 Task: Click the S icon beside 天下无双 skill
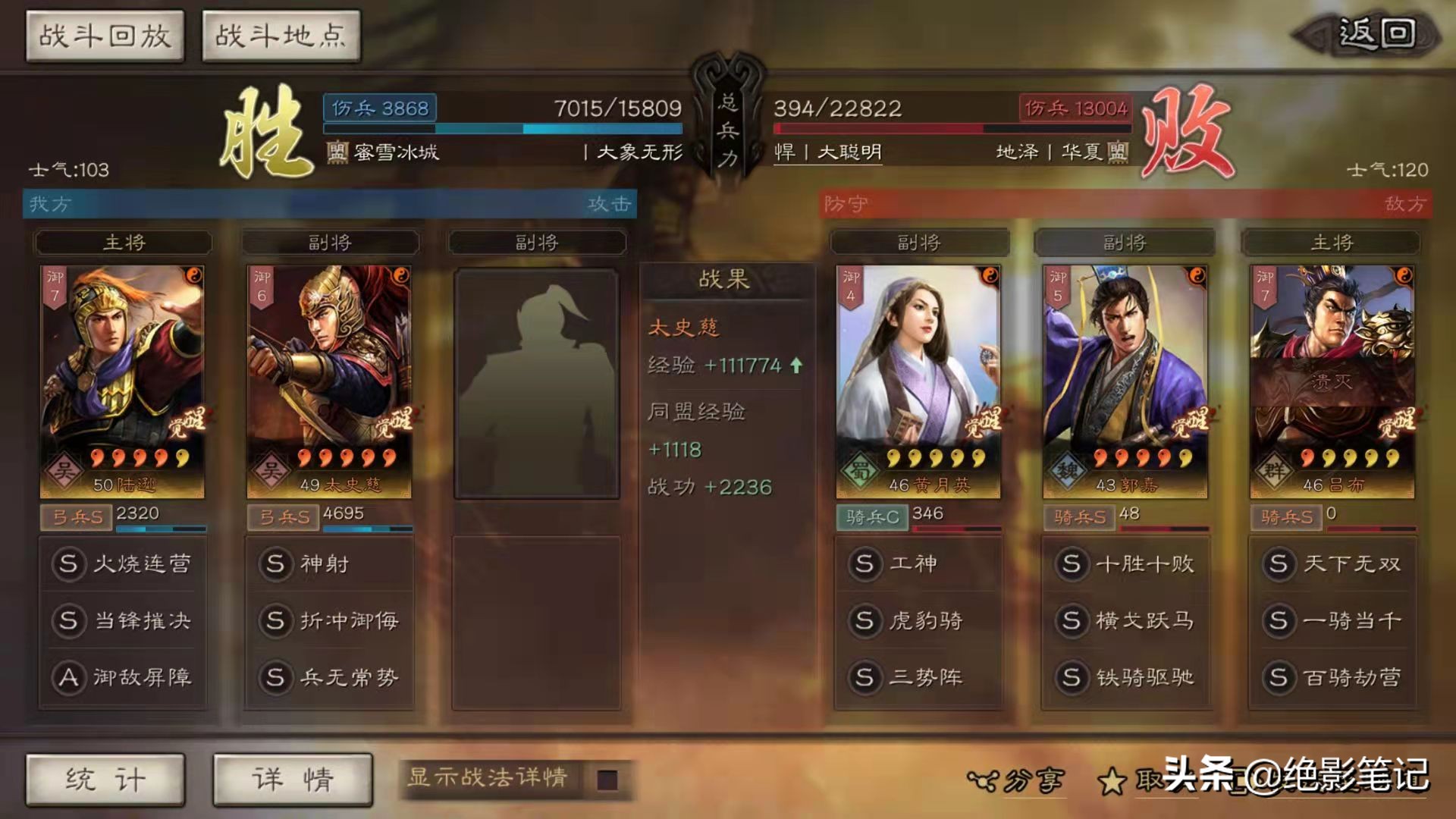1280,563
